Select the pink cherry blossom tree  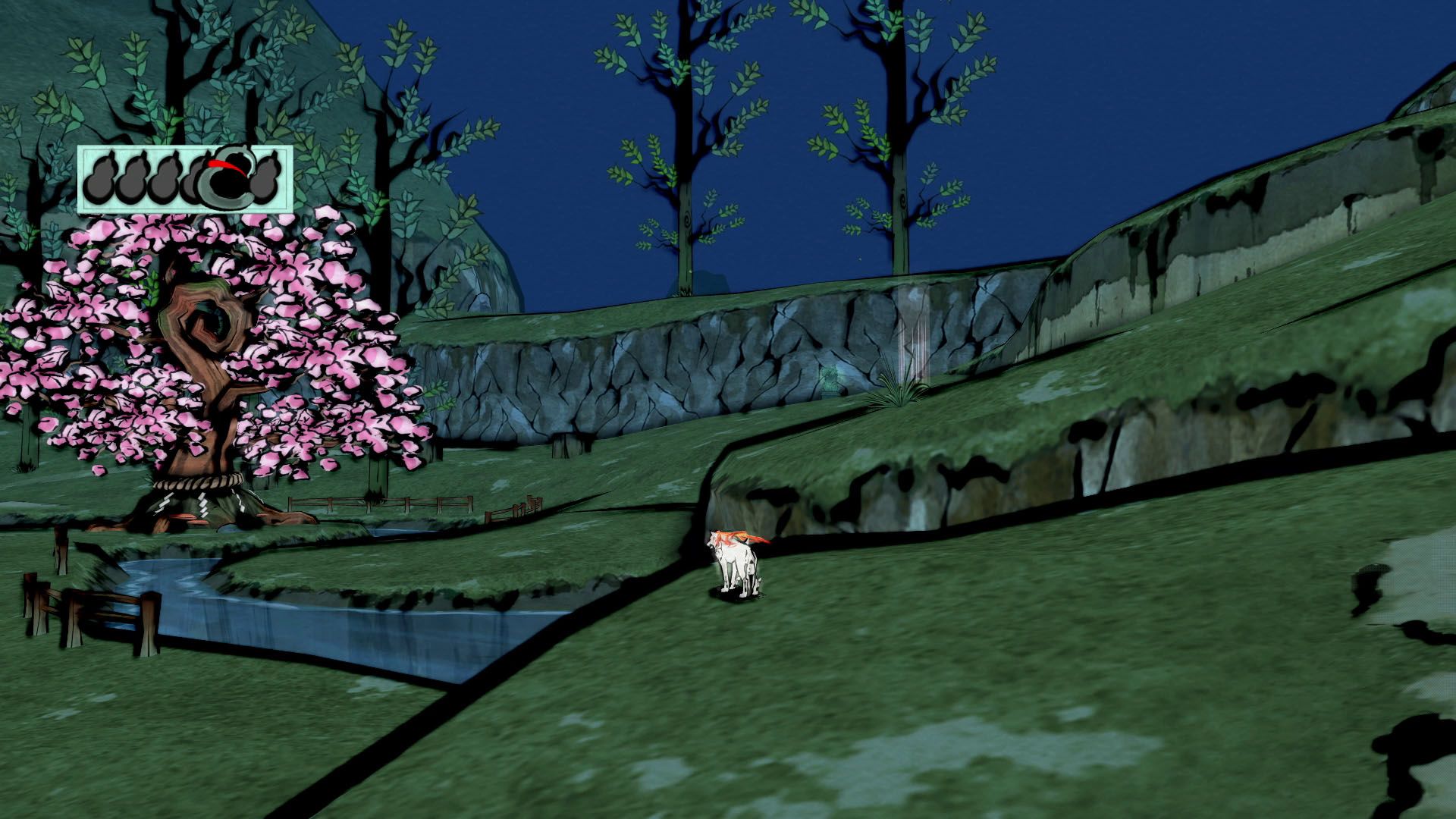click(x=205, y=341)
